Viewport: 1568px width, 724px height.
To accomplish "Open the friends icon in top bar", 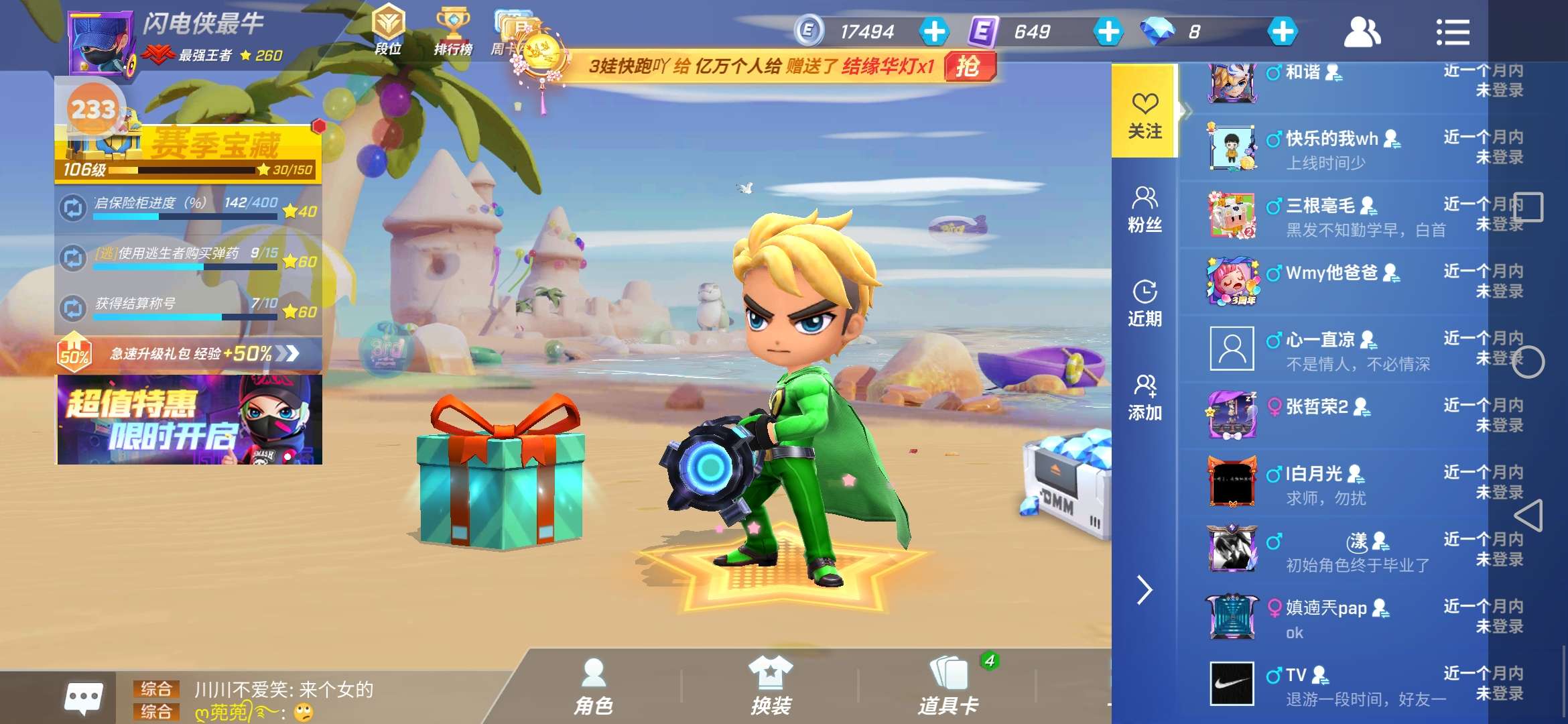I will 1362,32.
